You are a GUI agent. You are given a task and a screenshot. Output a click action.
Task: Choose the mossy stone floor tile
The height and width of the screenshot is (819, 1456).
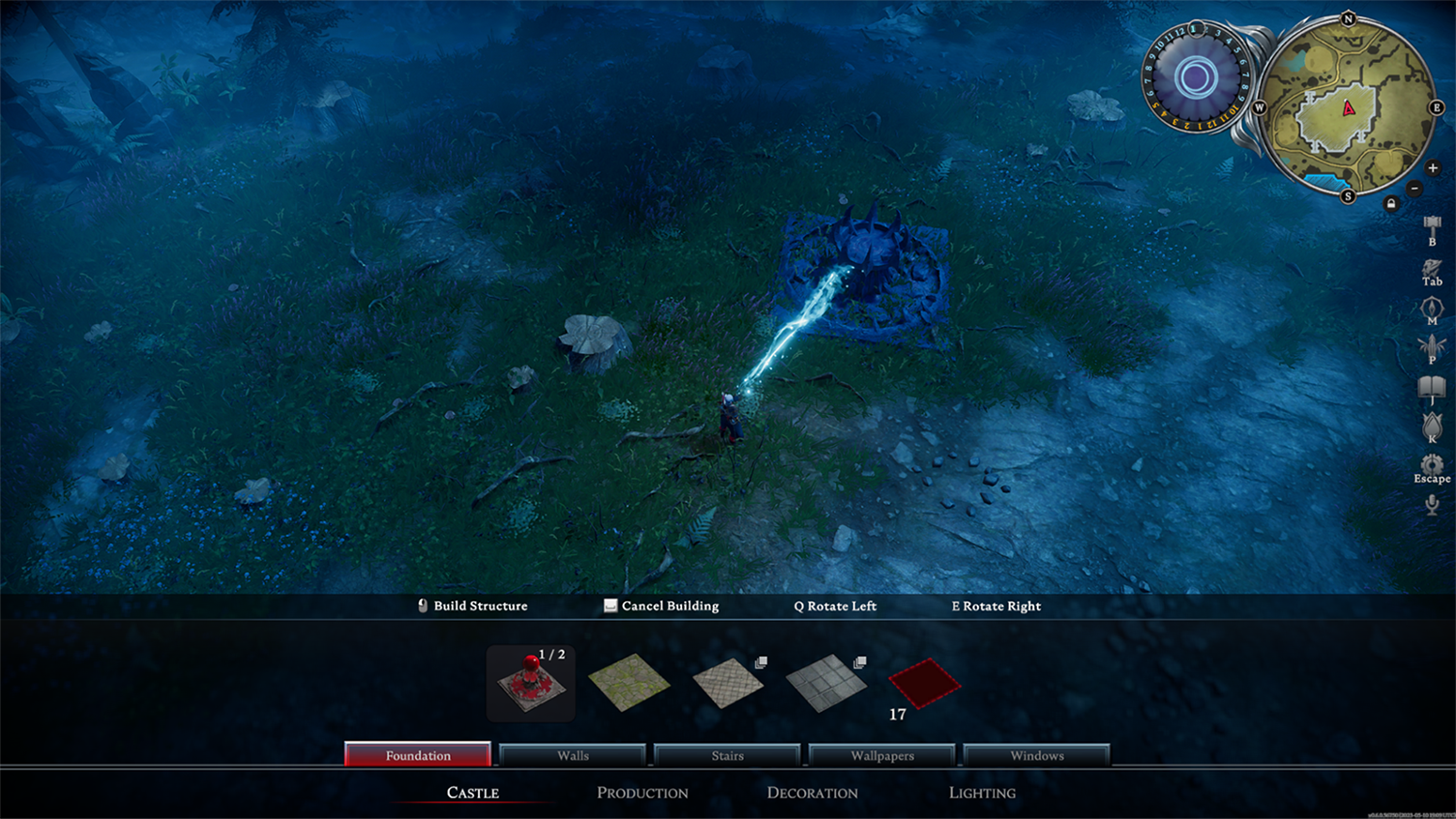pyautogui.click(x=628, y=682)
